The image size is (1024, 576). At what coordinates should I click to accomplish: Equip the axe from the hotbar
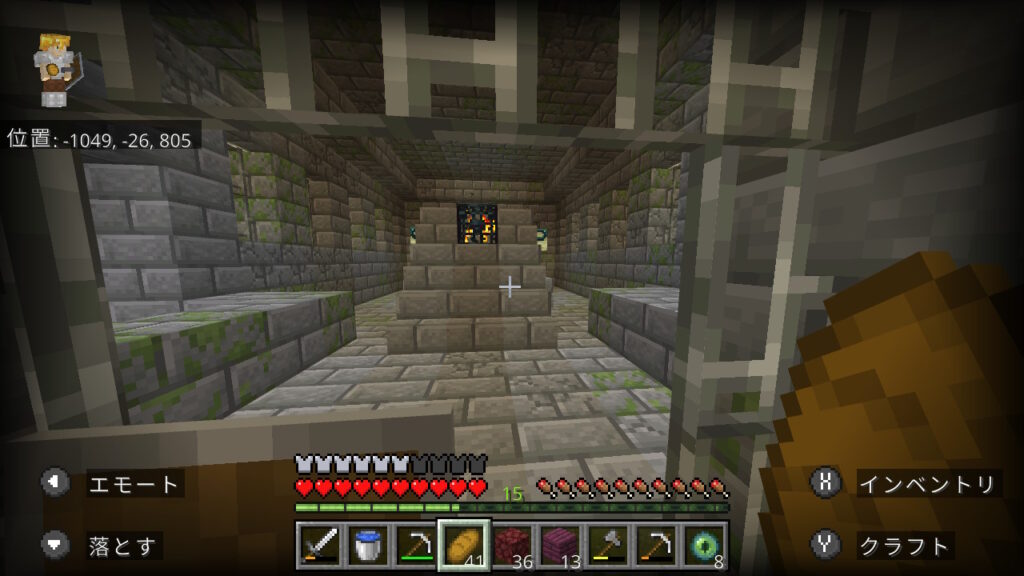coord(607,545)
